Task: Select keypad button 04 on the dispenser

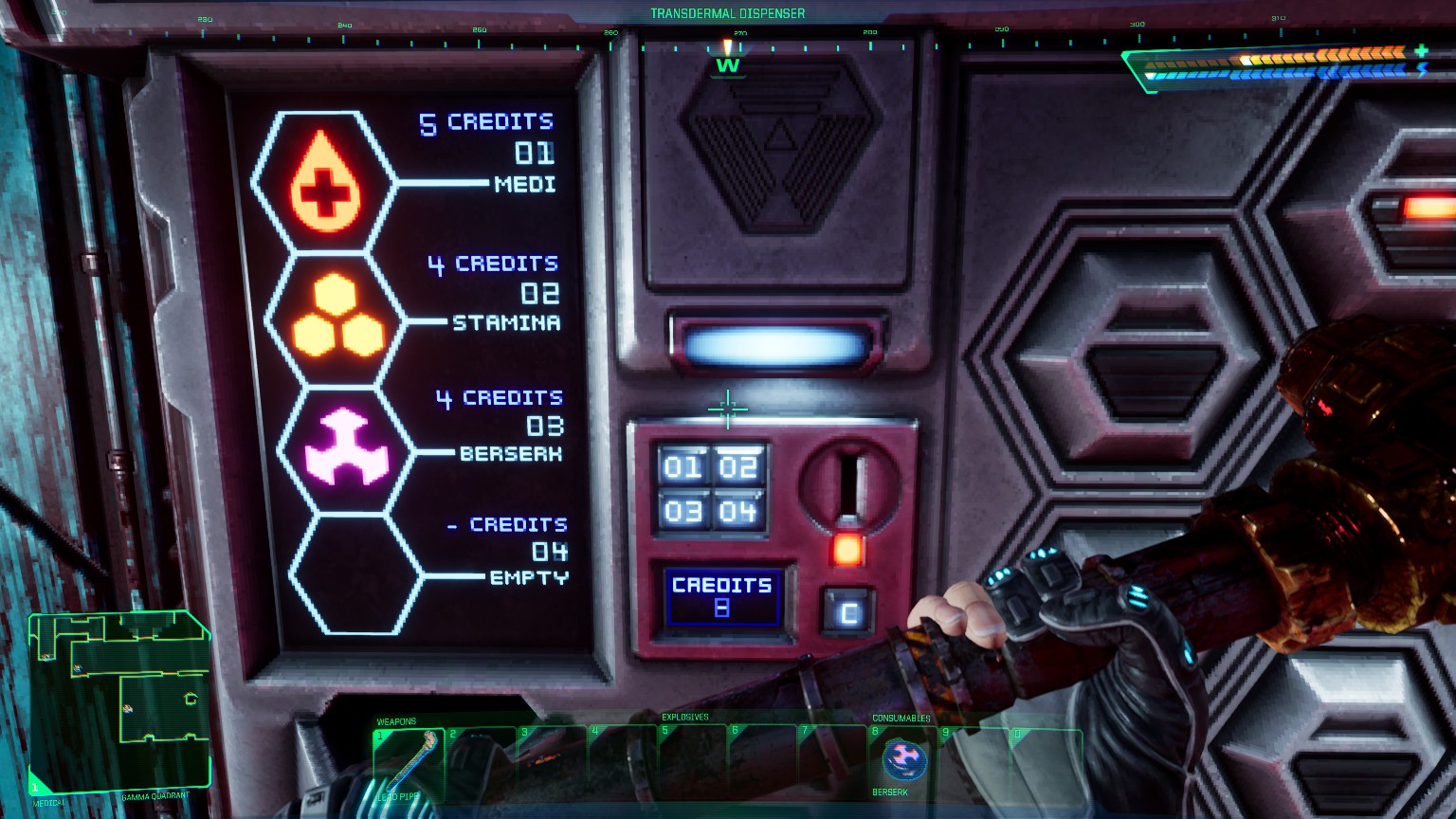Action: [x=737, y=512]
